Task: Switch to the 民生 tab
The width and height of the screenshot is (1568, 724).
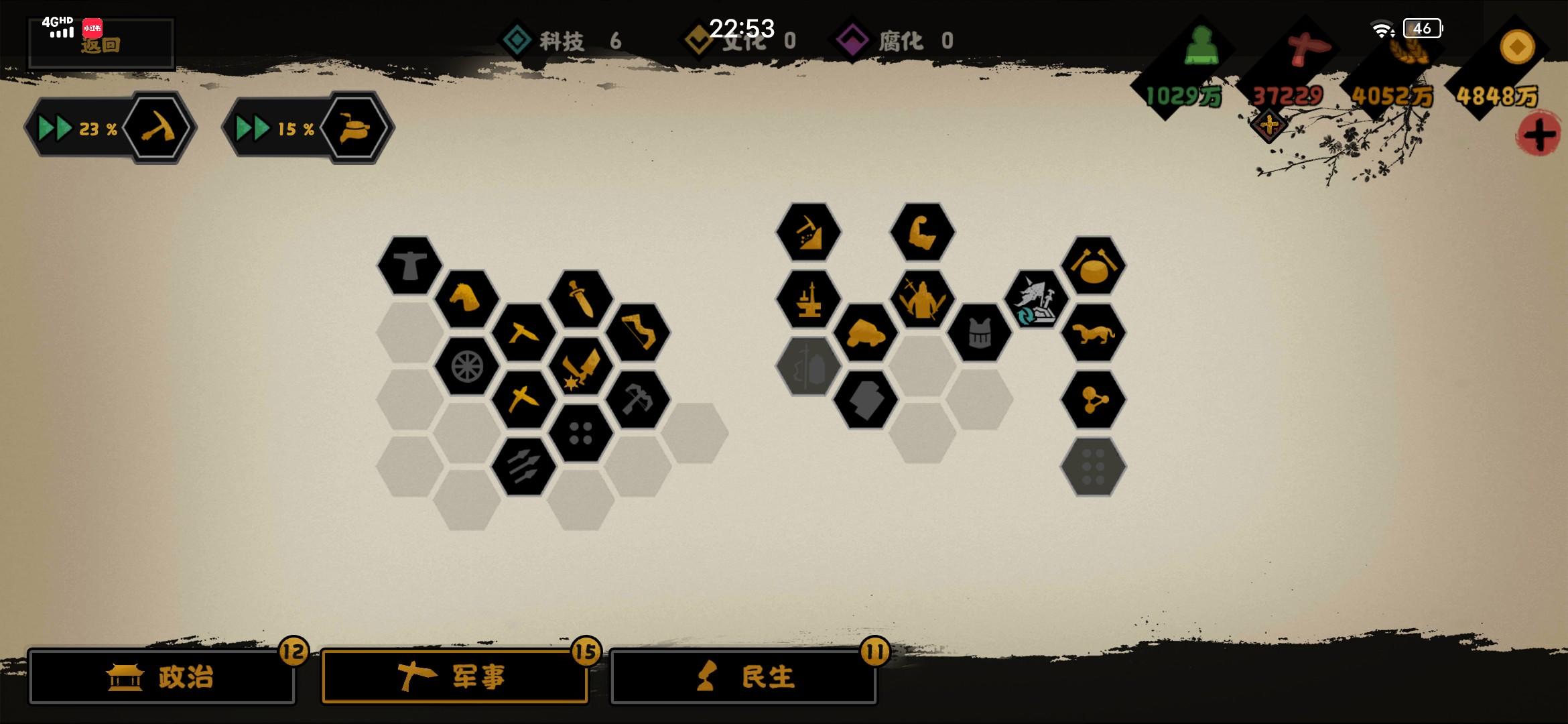Action: point(744,677)
